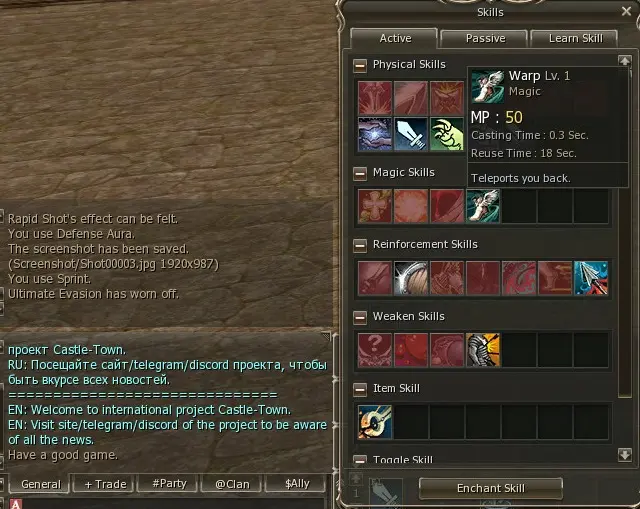Collapse the Physical Skills section

click(360, 65)
